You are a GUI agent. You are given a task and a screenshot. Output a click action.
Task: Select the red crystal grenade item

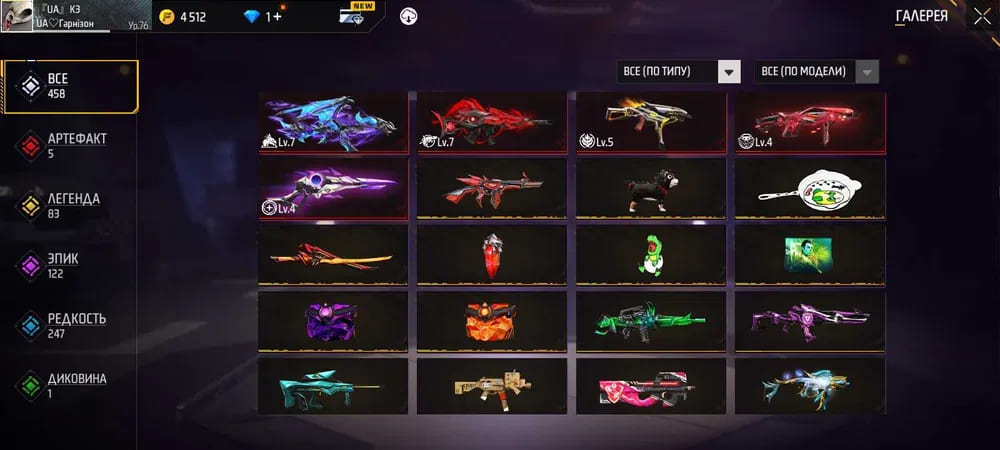pos(491,254)
